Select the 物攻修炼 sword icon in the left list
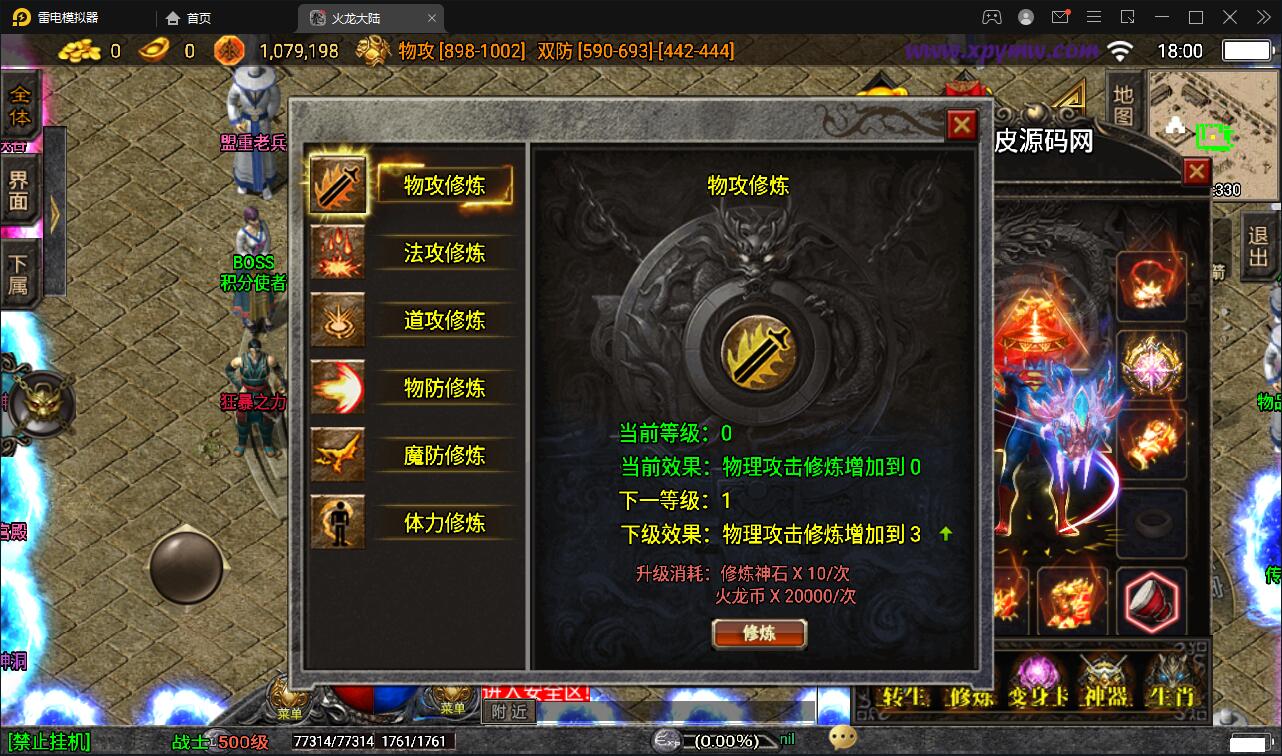The image size is (1282, 756). [338, 184]
